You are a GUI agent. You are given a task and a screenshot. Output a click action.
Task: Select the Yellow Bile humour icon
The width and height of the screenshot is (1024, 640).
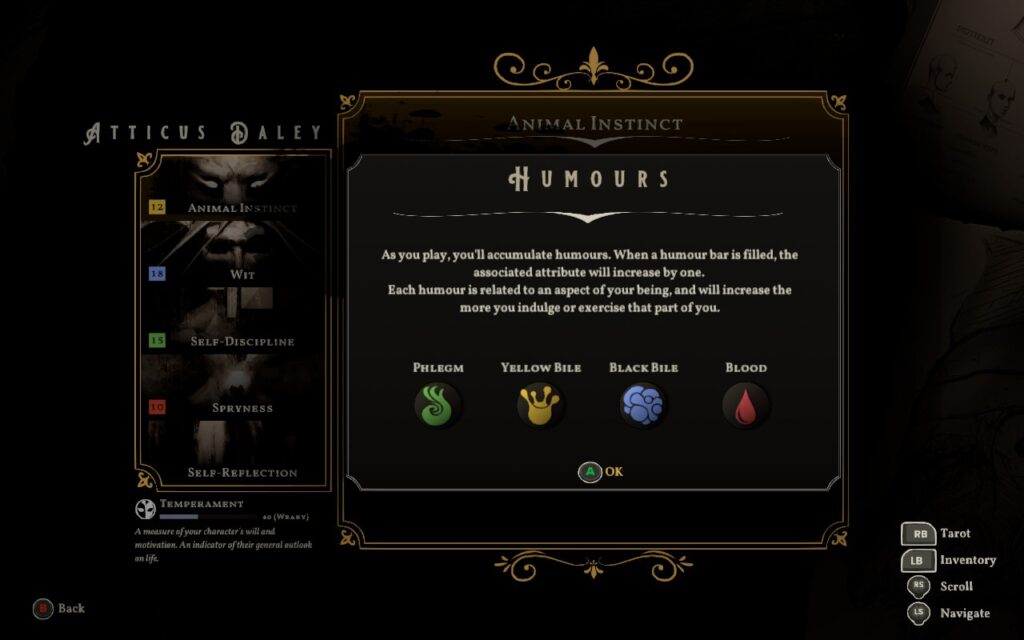540,405
